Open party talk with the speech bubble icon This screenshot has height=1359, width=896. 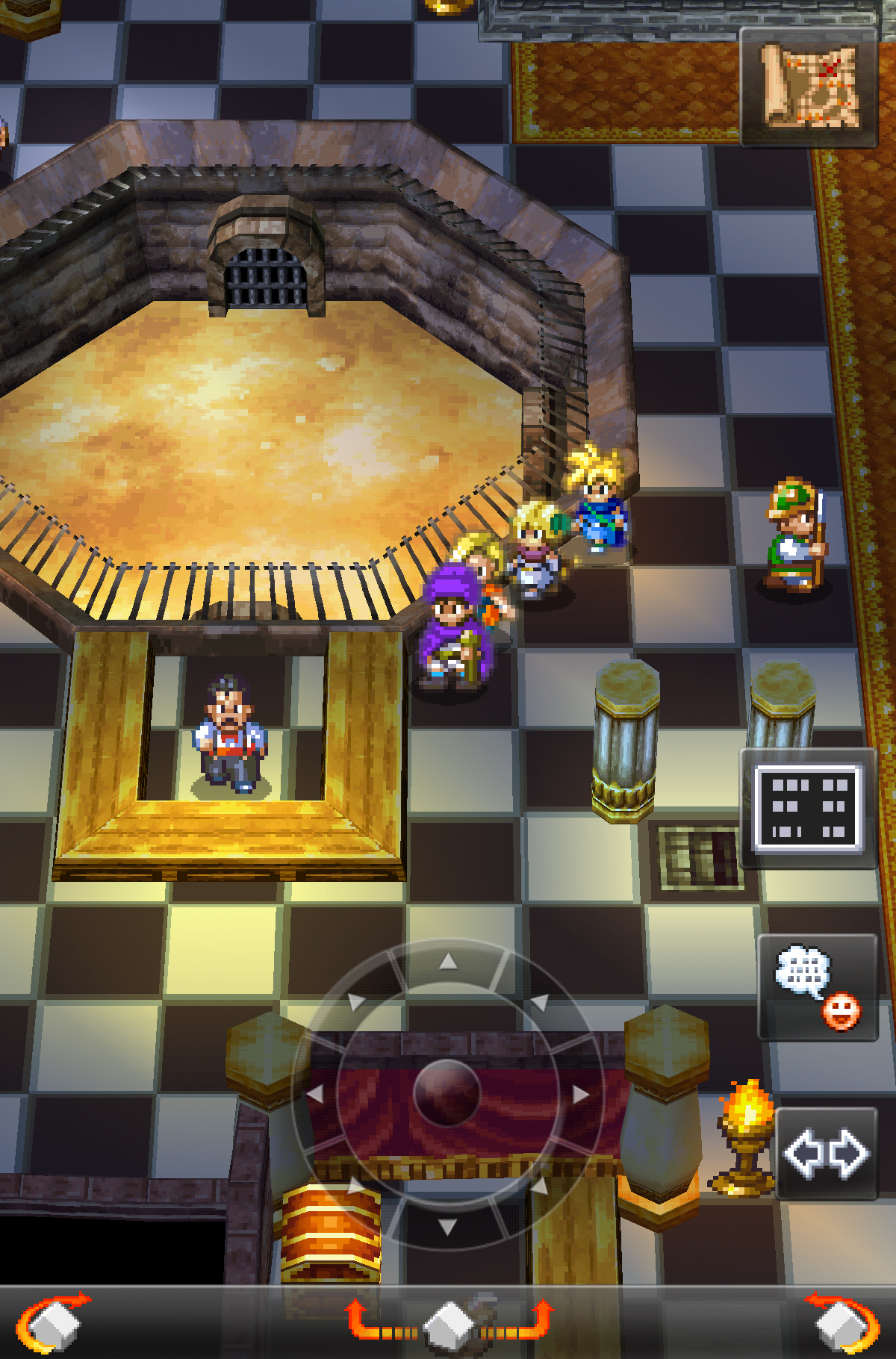click(817, 986)
